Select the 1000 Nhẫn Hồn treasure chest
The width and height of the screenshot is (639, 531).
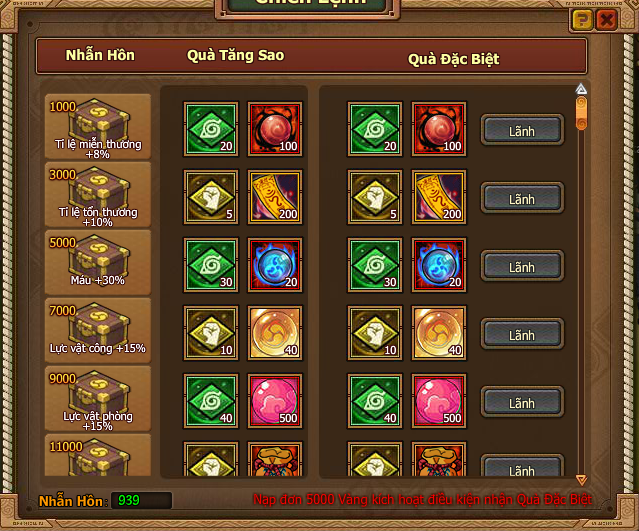pyautogui.click(x=98, y=126)
